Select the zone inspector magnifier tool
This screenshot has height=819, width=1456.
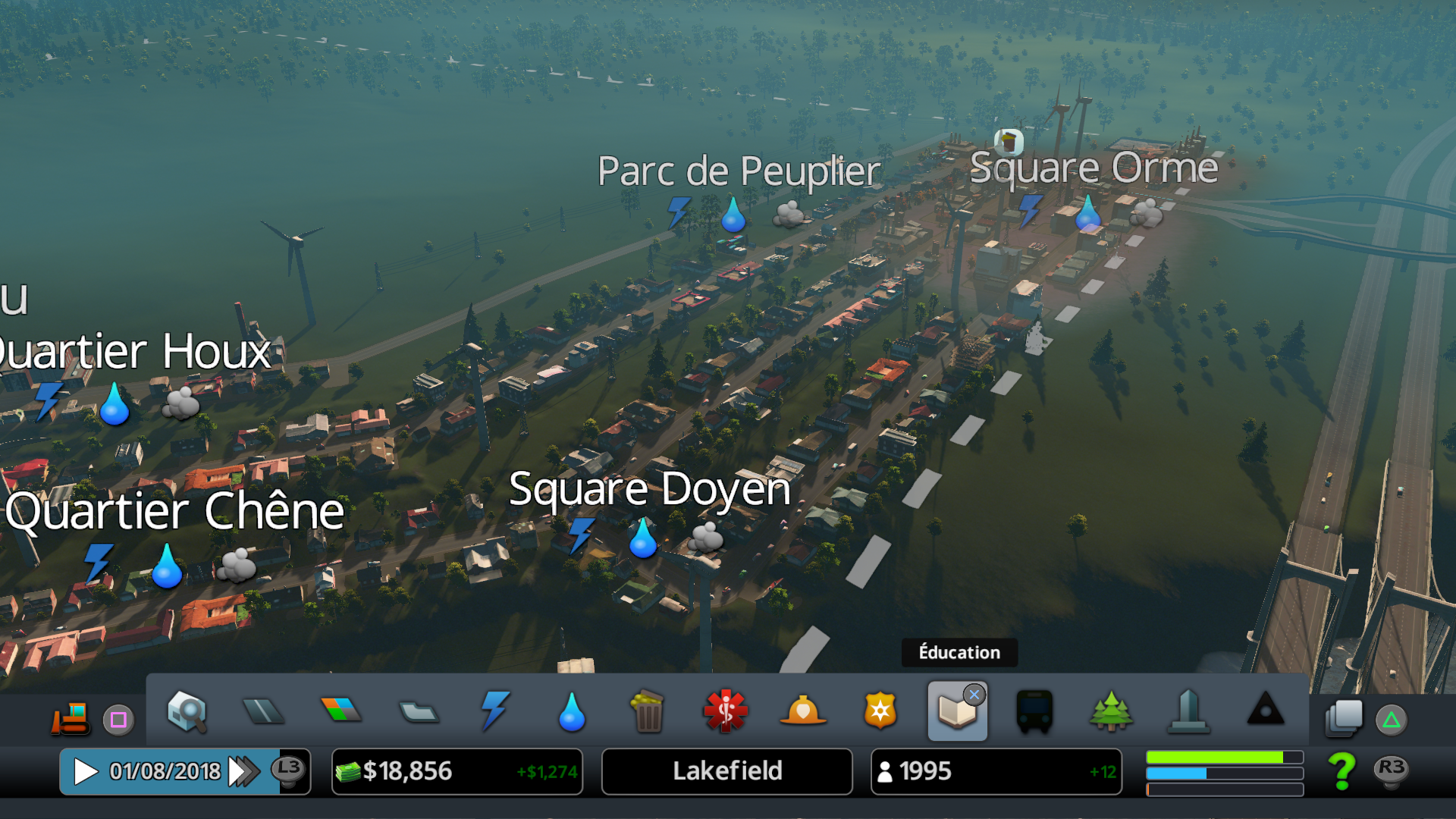187,711
